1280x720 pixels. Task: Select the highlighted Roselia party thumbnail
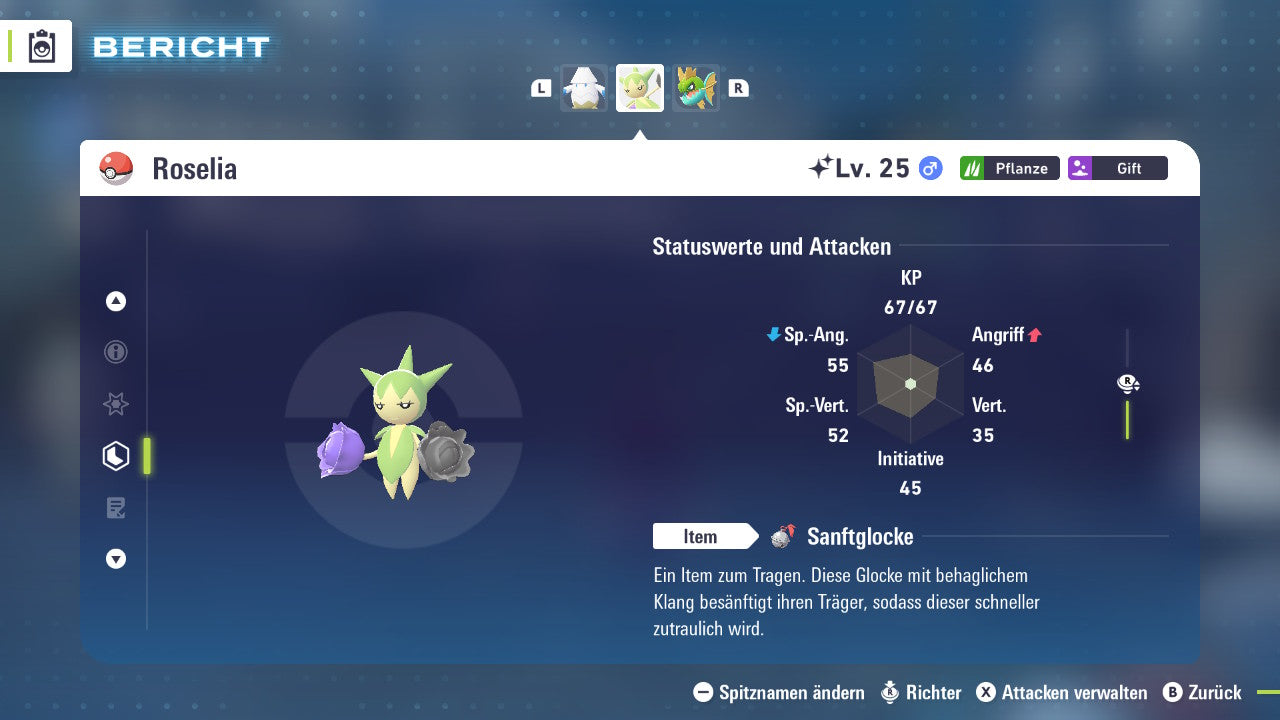640,88
